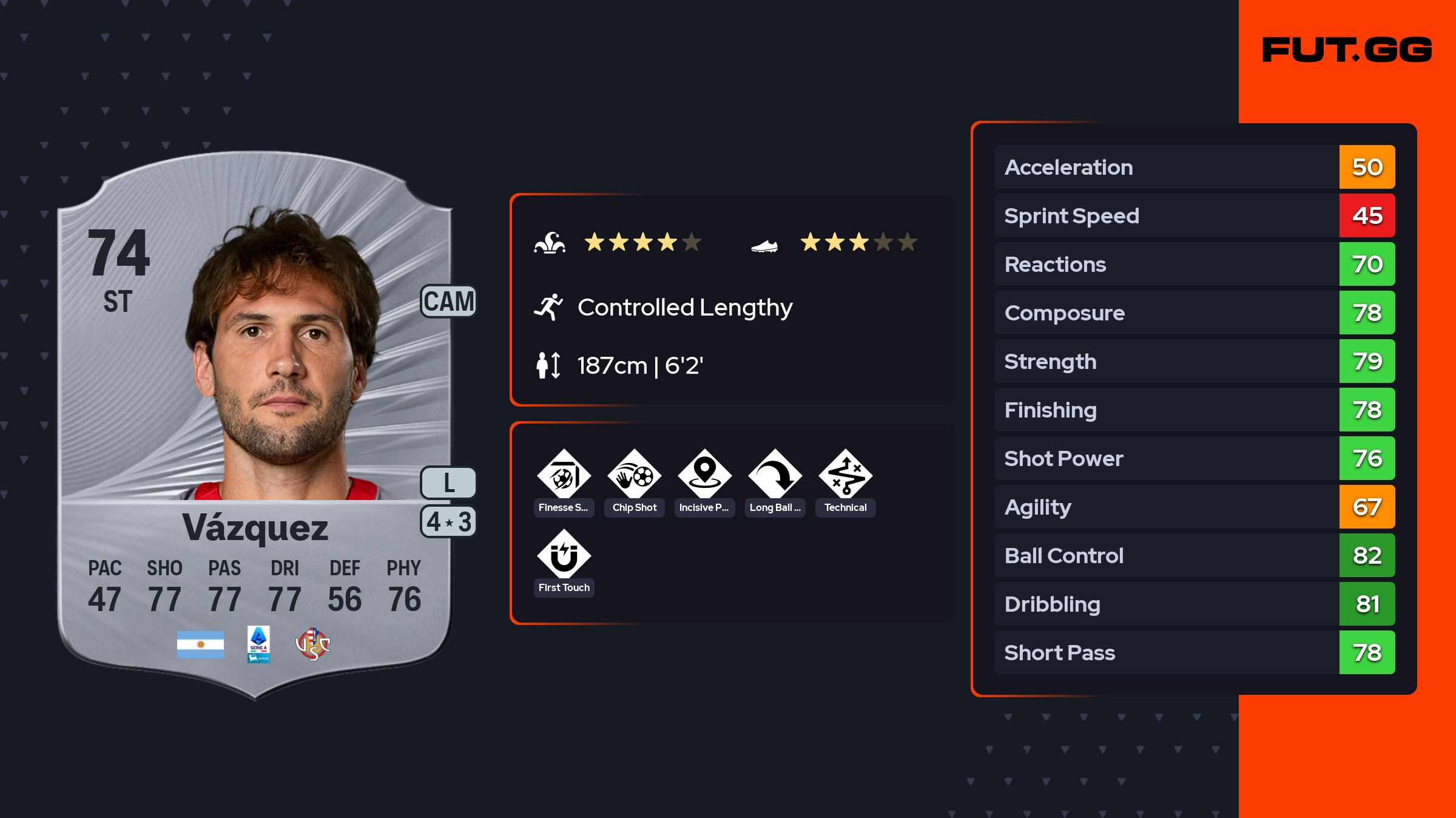Choose the Sprint Speed stat row
This screenshot has width=1456, height=818.
point(1194,215)
